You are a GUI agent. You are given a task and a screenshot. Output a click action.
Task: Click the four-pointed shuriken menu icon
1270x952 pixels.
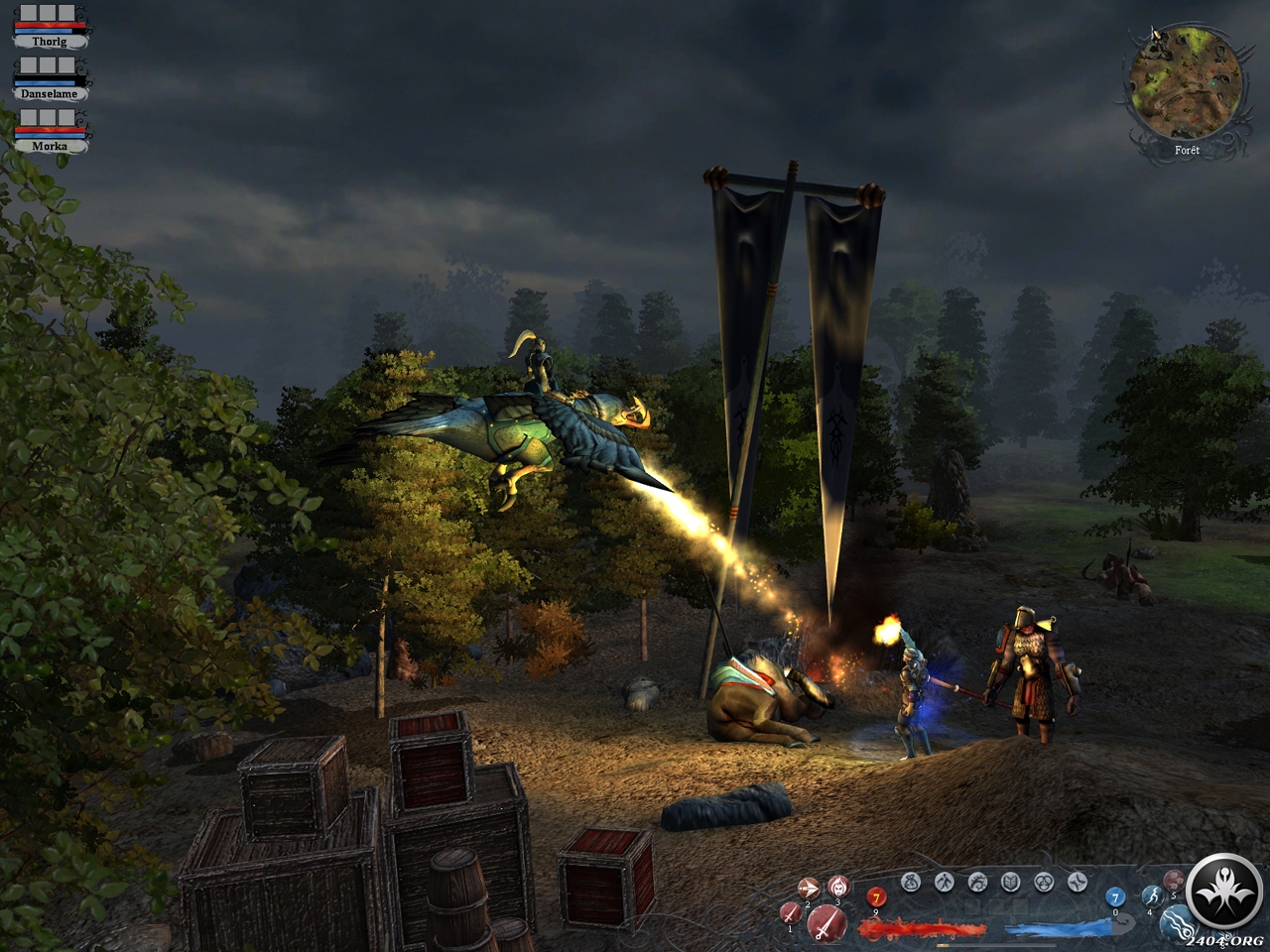pyautogui.click(x=1077, y=881)
